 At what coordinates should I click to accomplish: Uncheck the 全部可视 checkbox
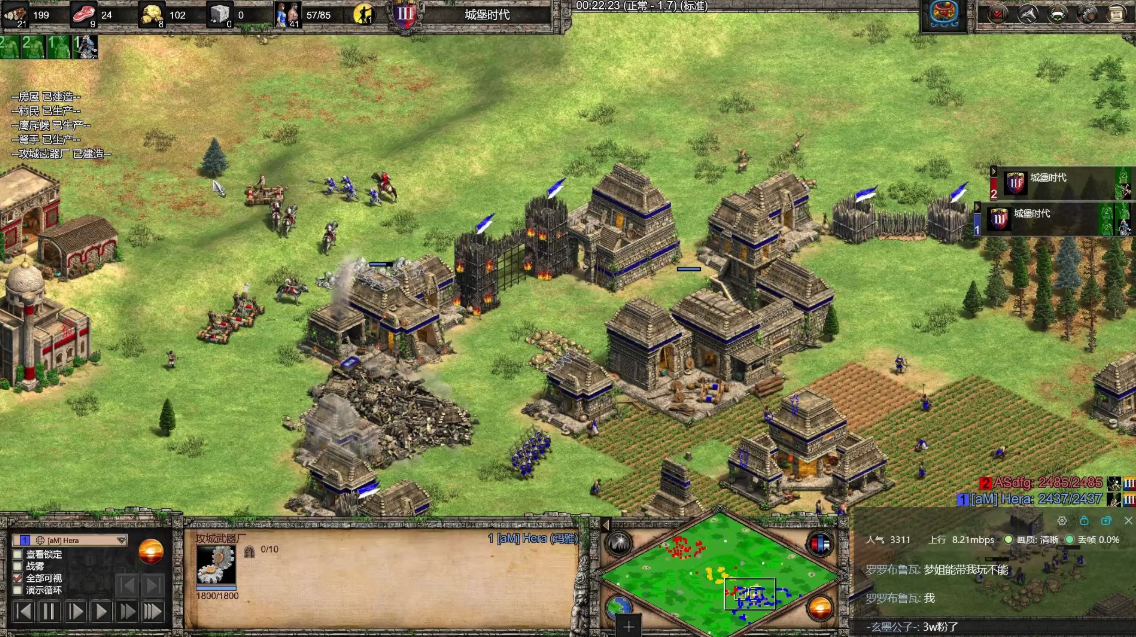click(18, 578)
